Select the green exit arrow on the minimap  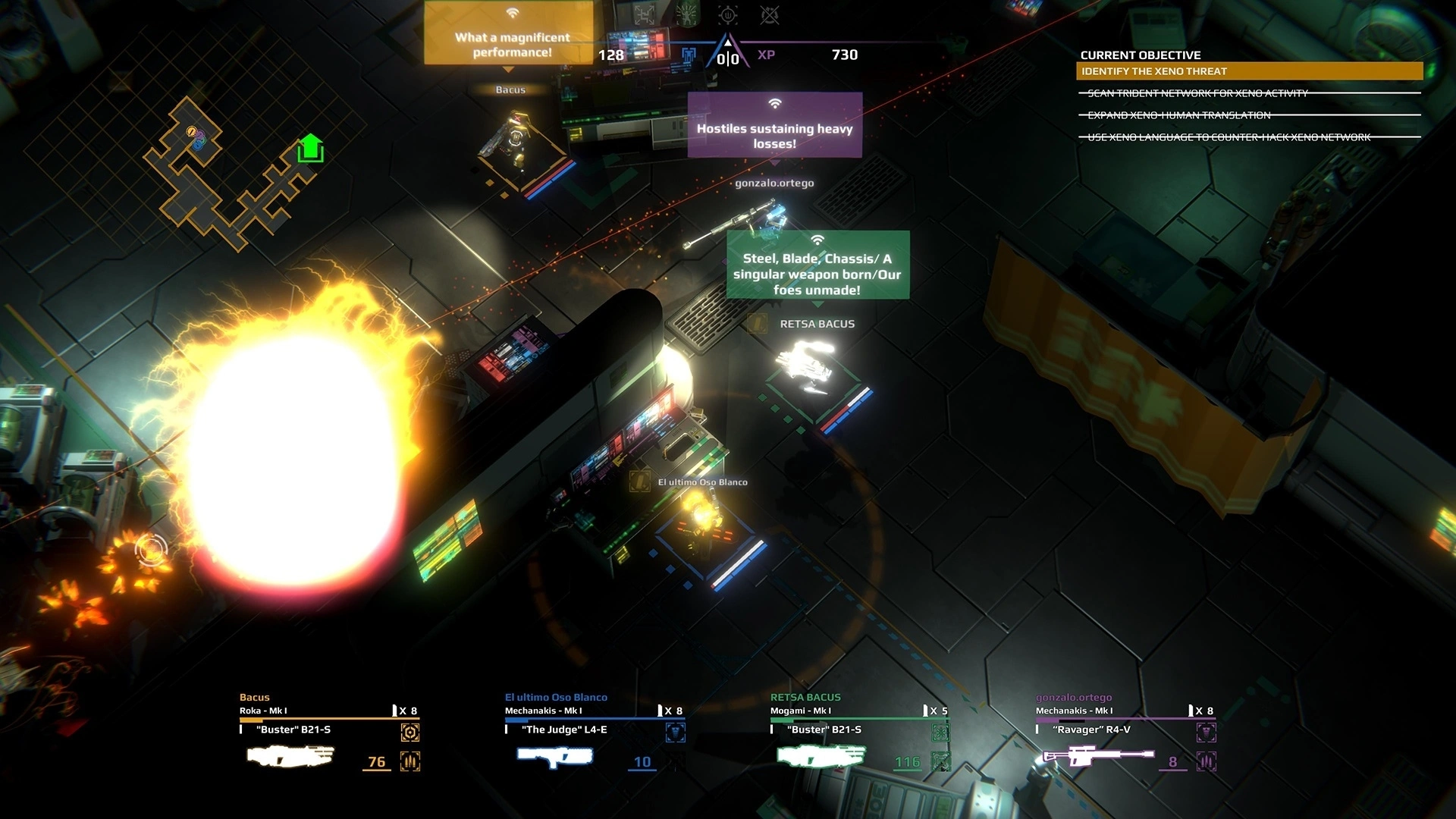point(310,149)
